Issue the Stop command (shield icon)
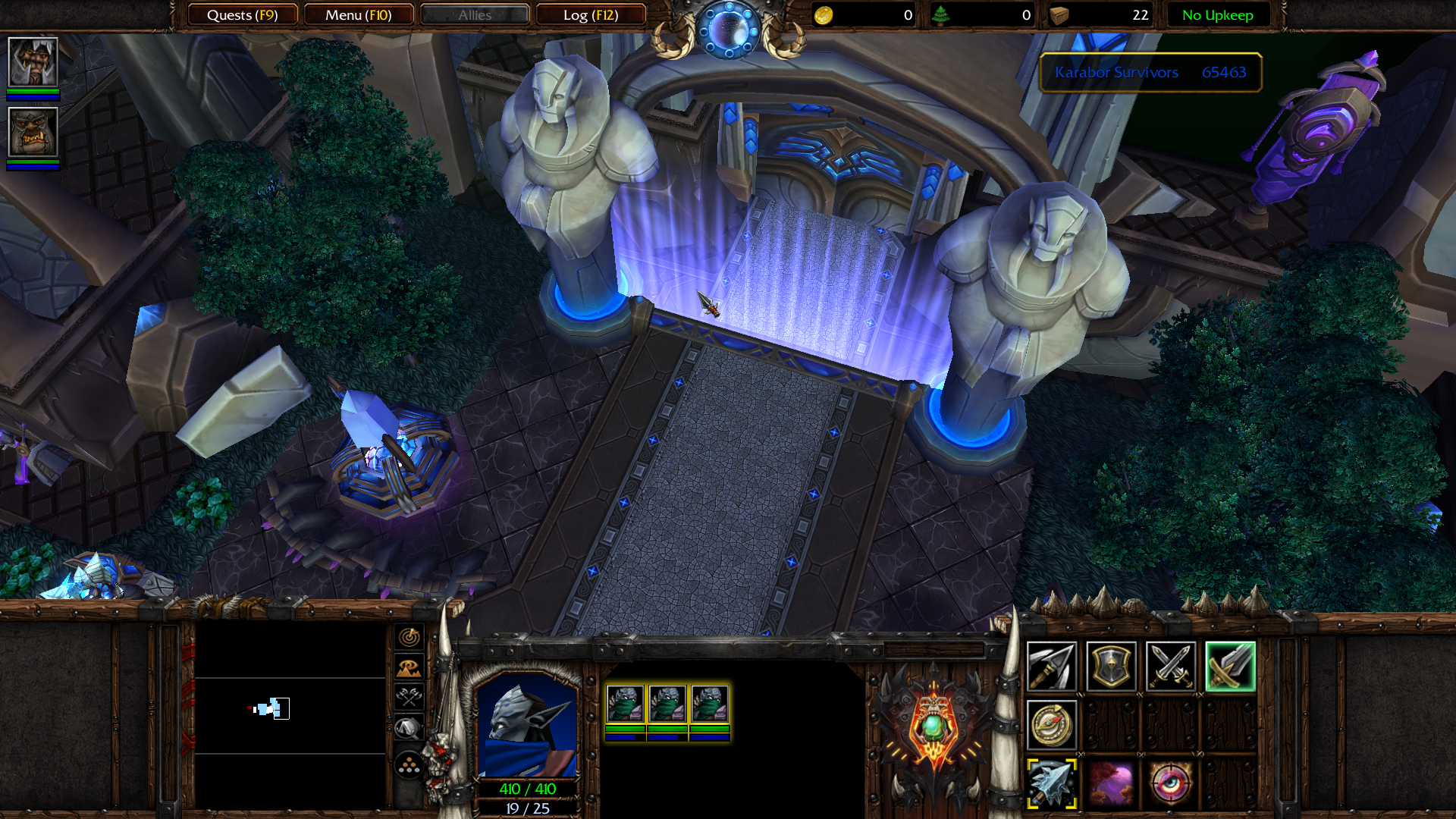The height and width of the screenshot is (819, 1456). pos(1111,667)
